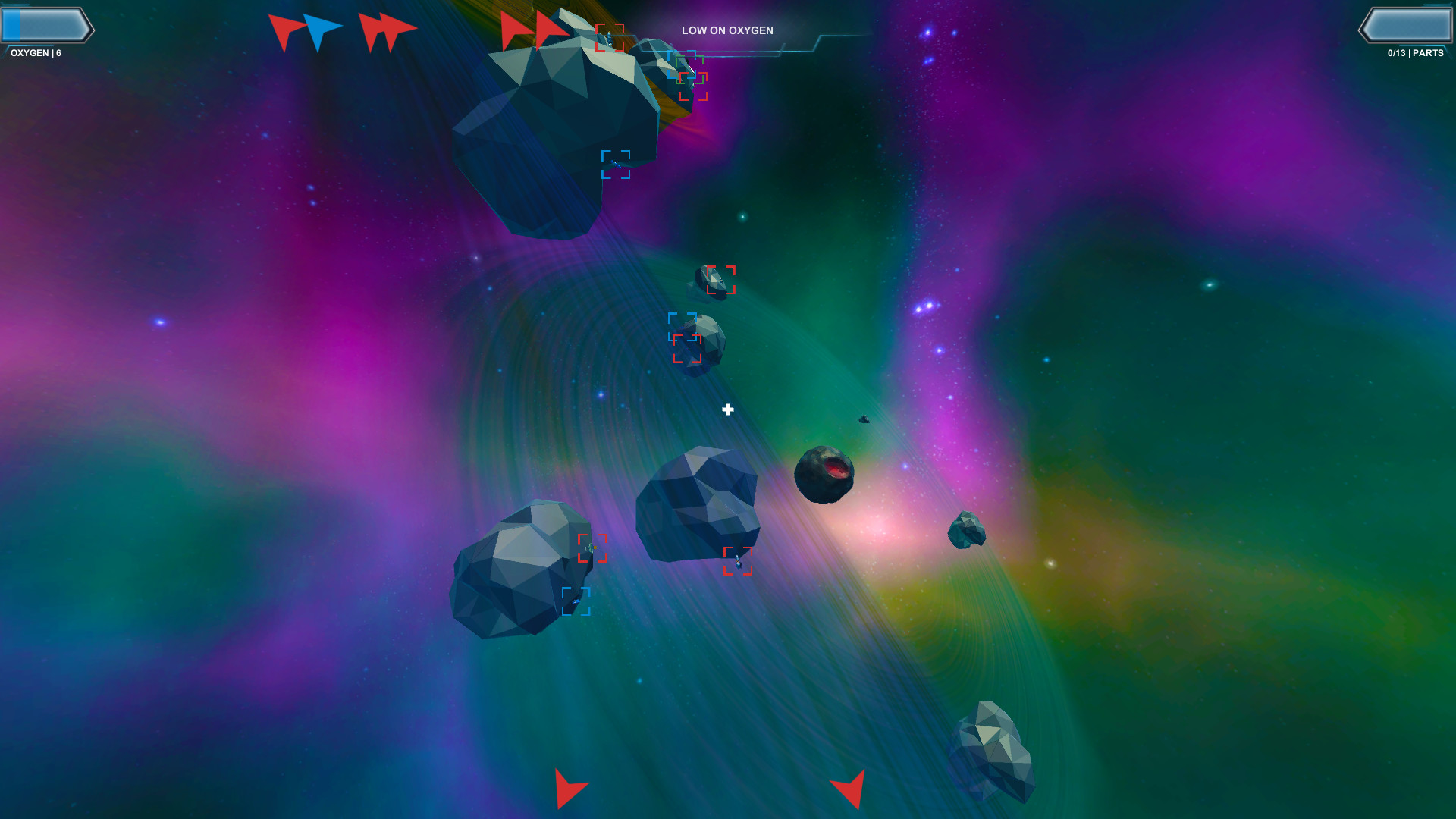This screenshot has height=819, width=1456.
Task: Click the oxygen level gauge at top-left
Action: tap(47, 25)
